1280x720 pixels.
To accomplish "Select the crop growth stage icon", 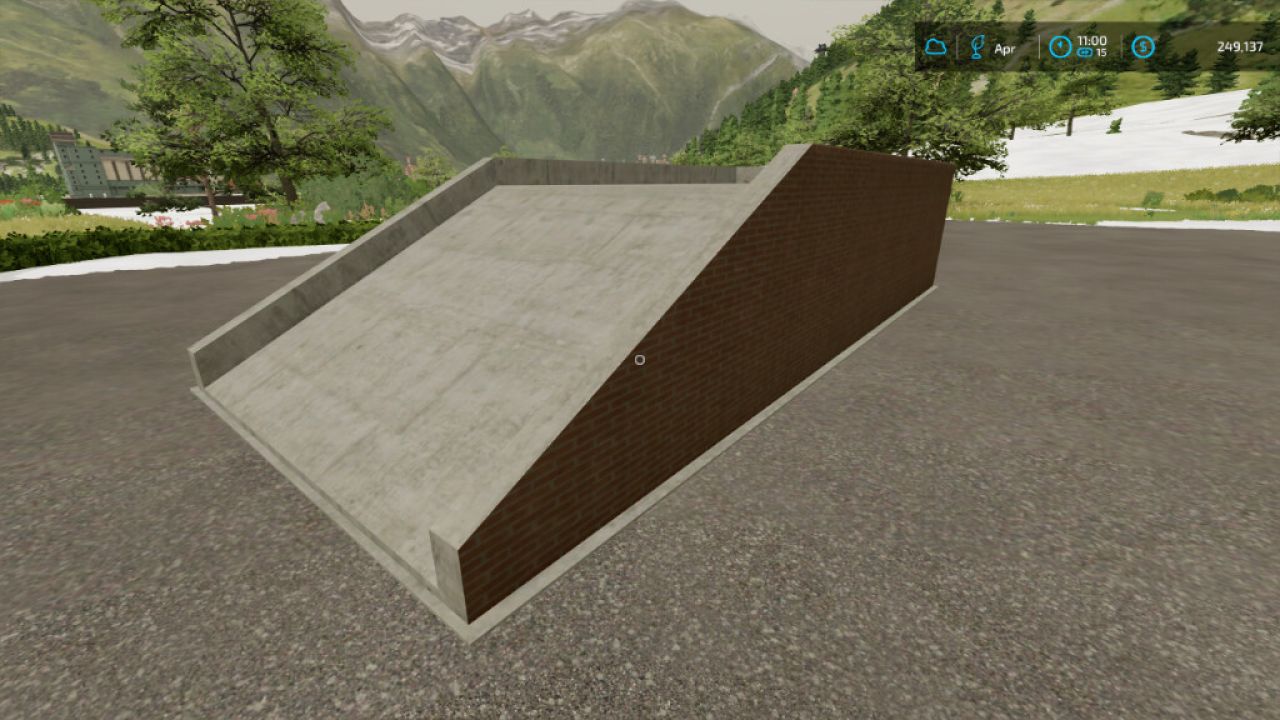I will pyautogui.click(x=977, y=46).
